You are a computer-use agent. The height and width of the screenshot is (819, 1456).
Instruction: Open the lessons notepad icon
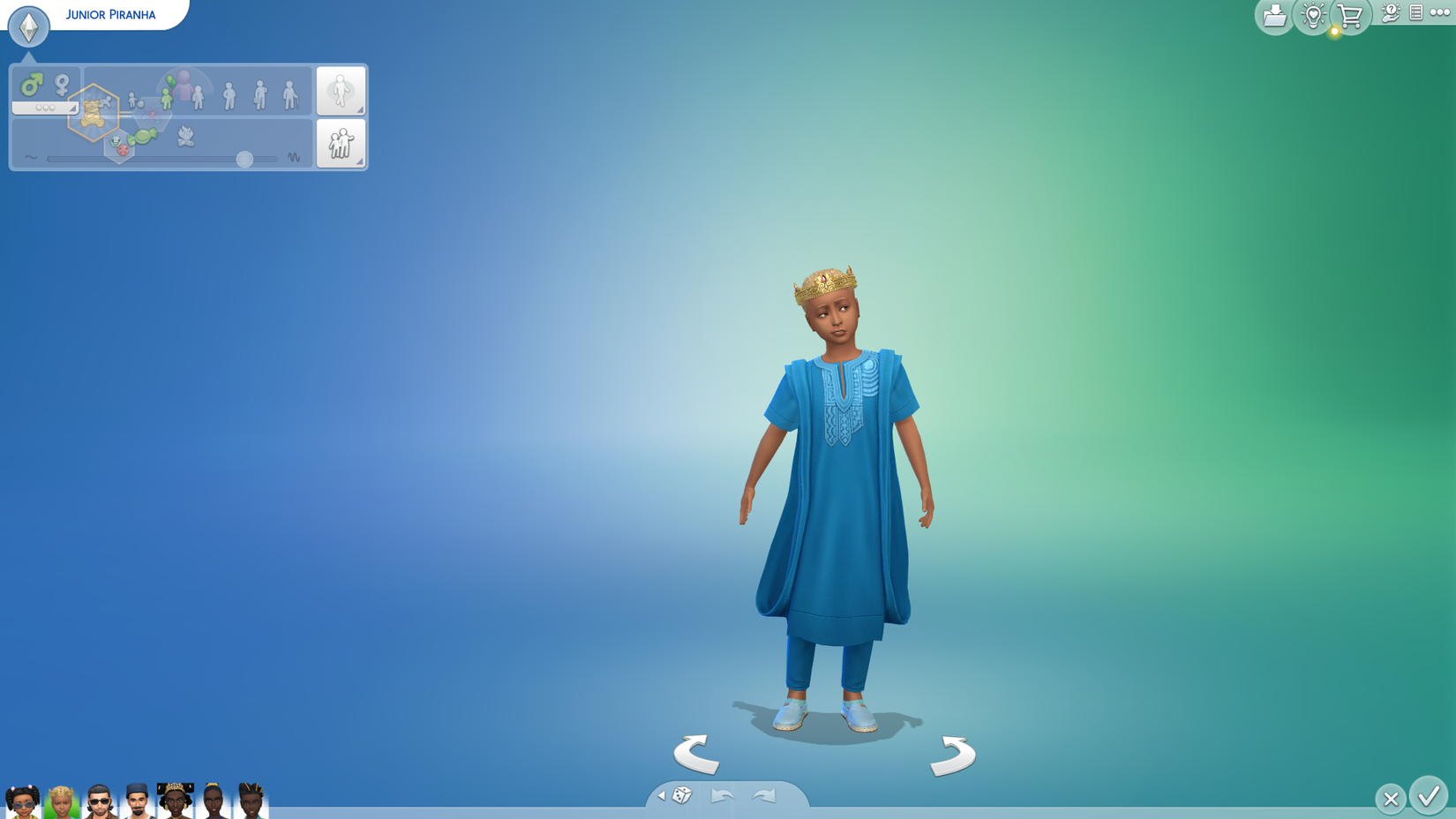click(x=1415, y=12)
